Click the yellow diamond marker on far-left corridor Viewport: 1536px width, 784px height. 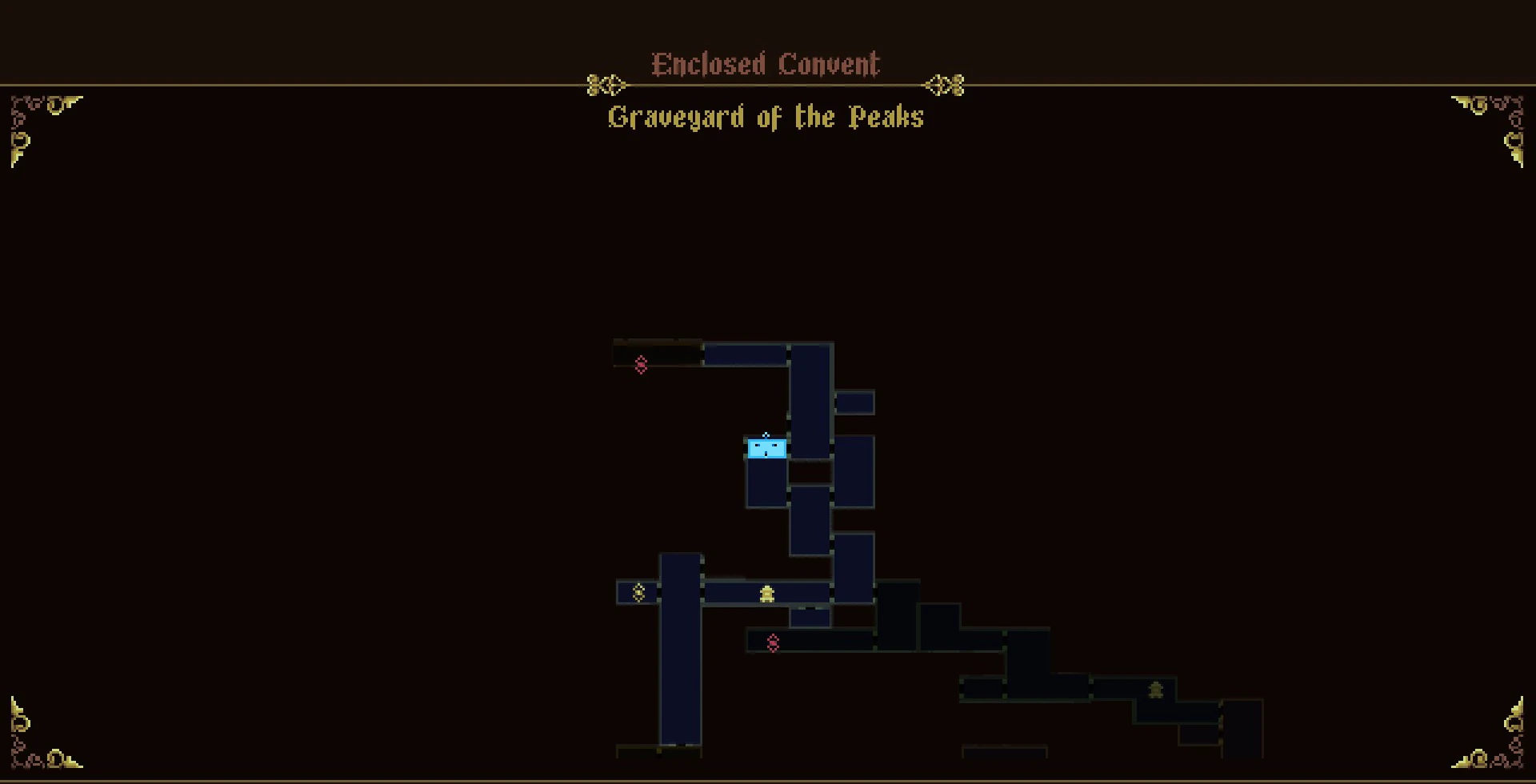(638, 593)
